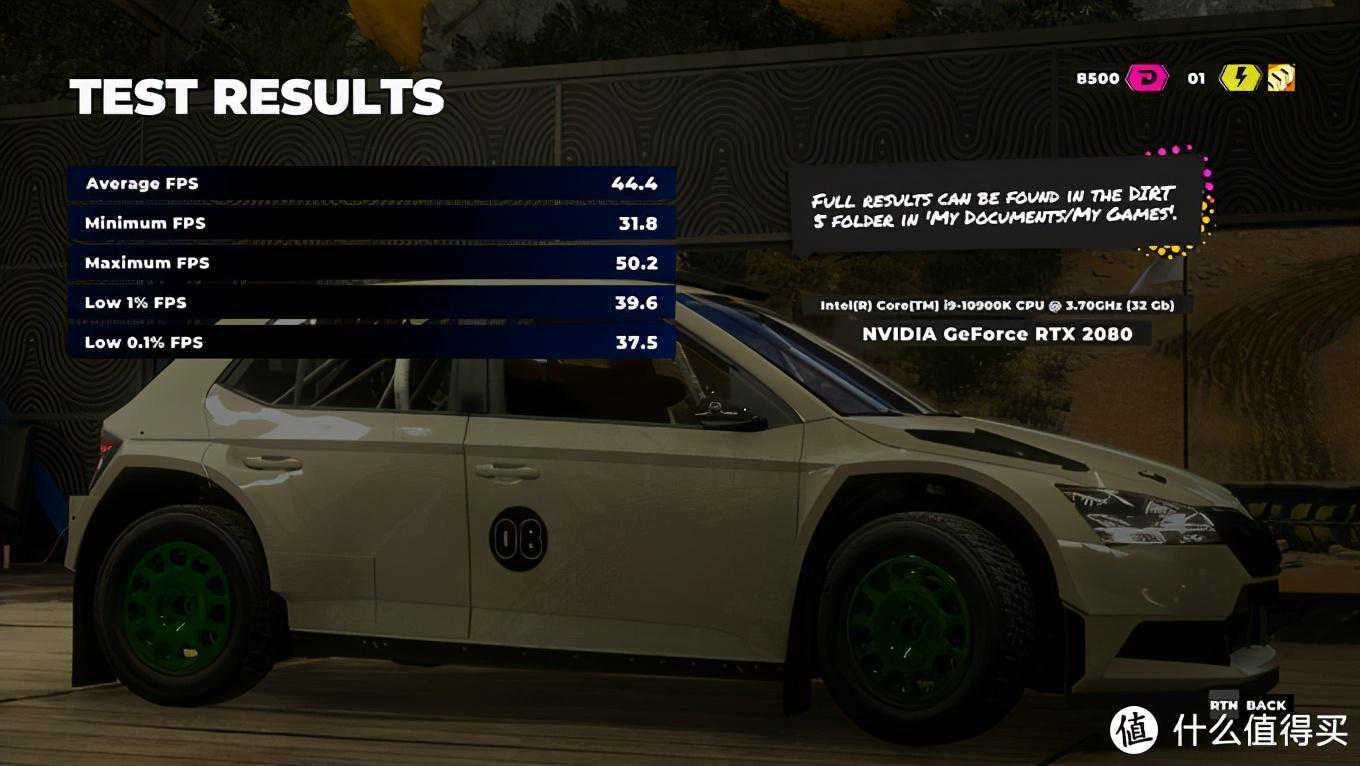Open the player profile avatar icon
1360x766 pixels.
[1281, 78]
